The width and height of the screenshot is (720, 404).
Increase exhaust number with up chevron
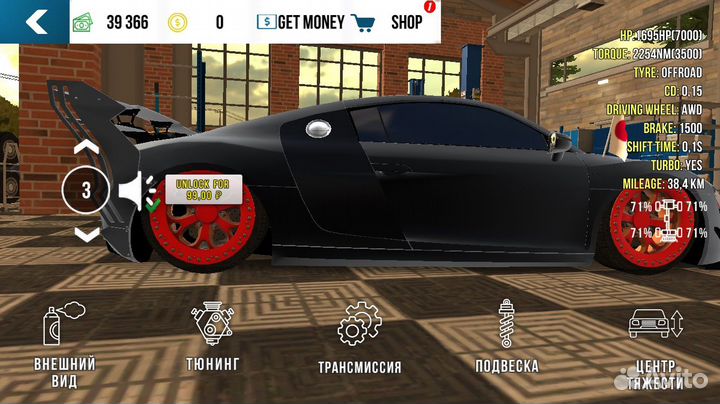click(87, 147)
